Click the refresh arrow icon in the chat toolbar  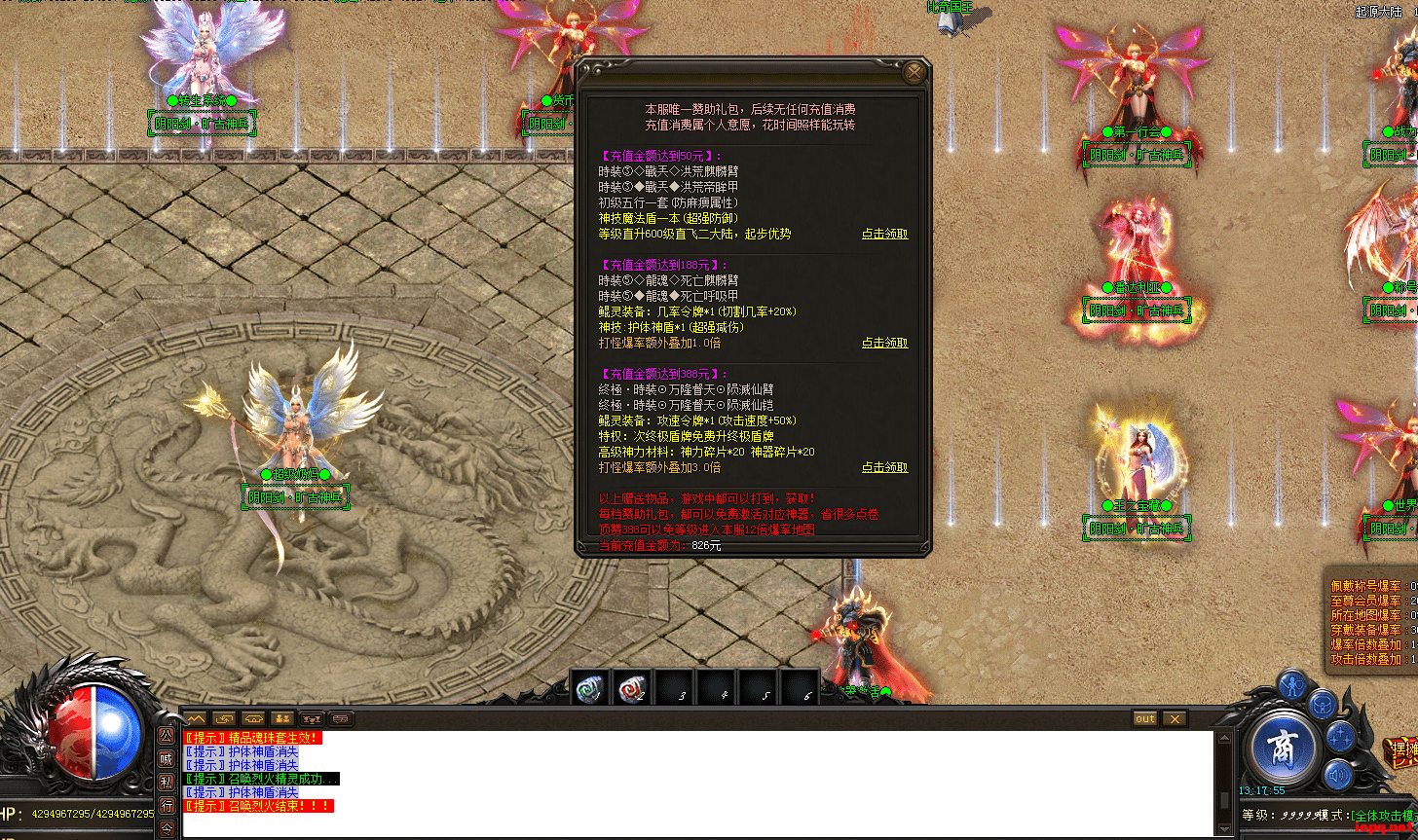point(224,719)
